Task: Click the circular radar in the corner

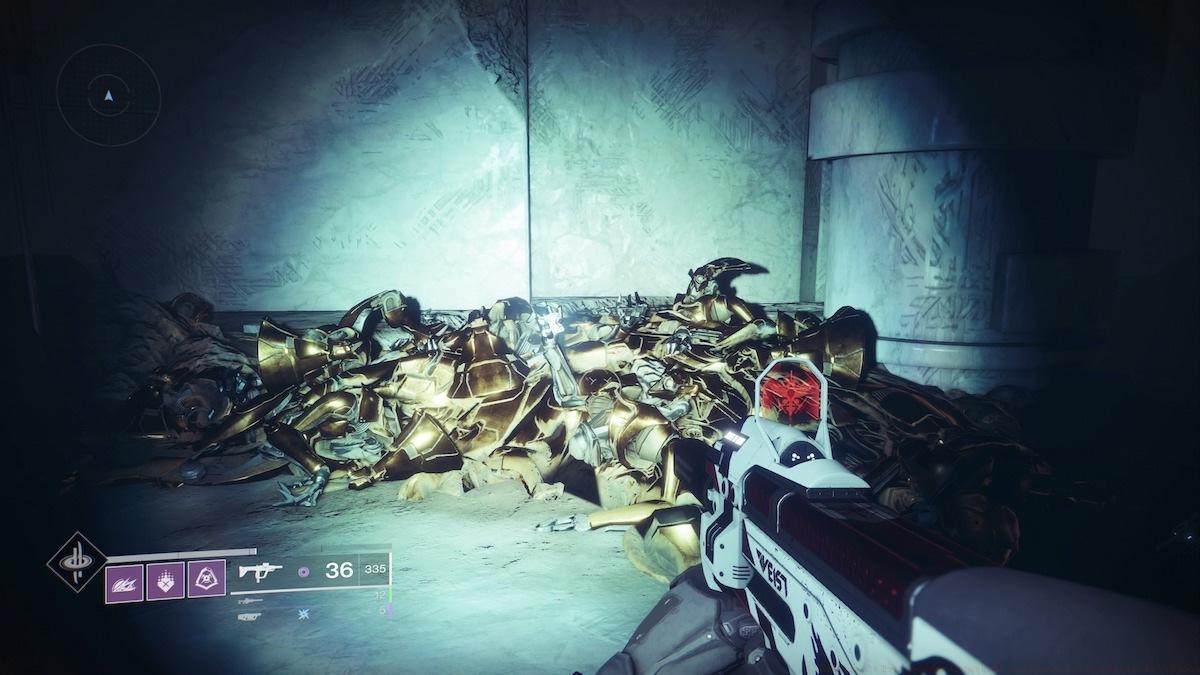Action: (x=108, y=95)
